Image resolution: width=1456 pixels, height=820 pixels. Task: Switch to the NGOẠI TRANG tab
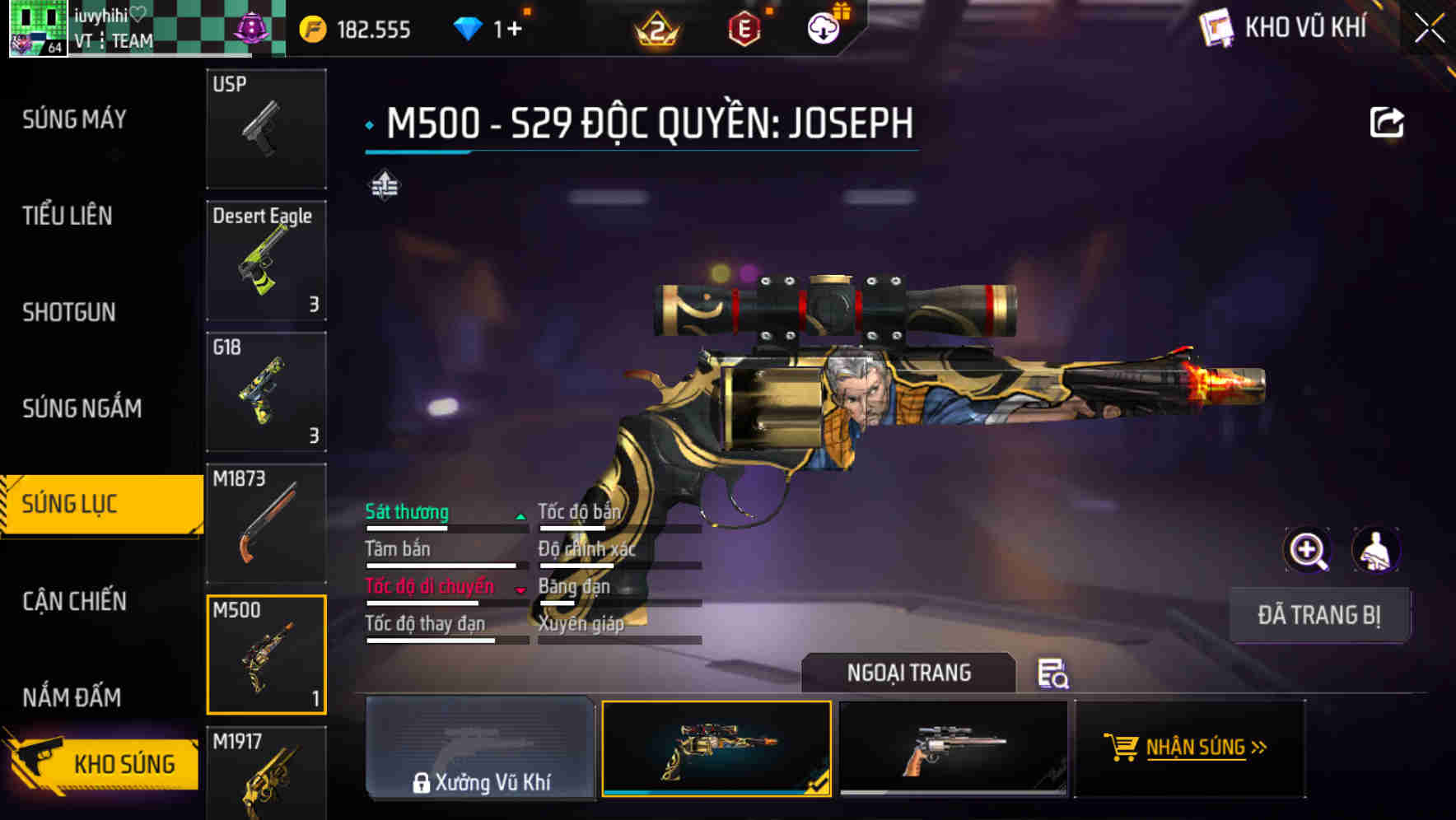point(908,673)
